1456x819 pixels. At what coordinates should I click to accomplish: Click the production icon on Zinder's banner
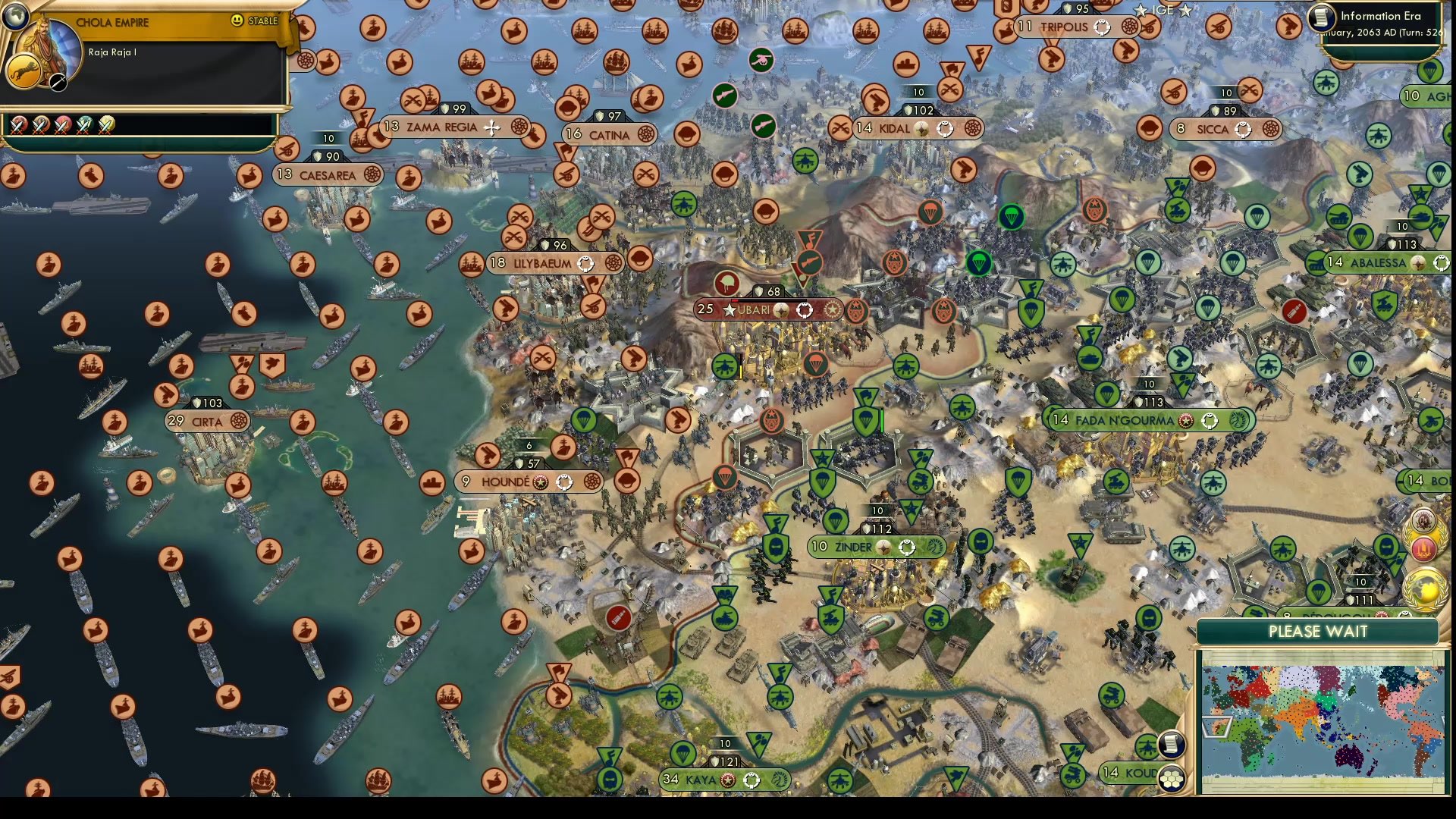937,548
